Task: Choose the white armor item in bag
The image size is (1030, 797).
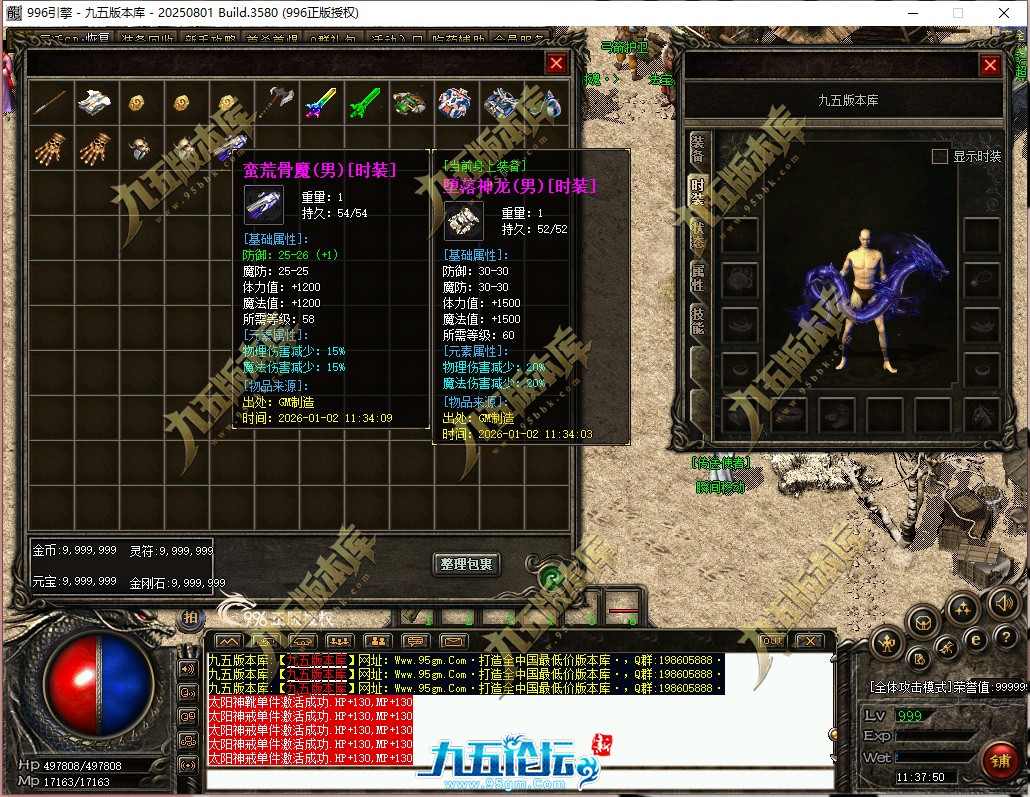Action: pos(94,101)
